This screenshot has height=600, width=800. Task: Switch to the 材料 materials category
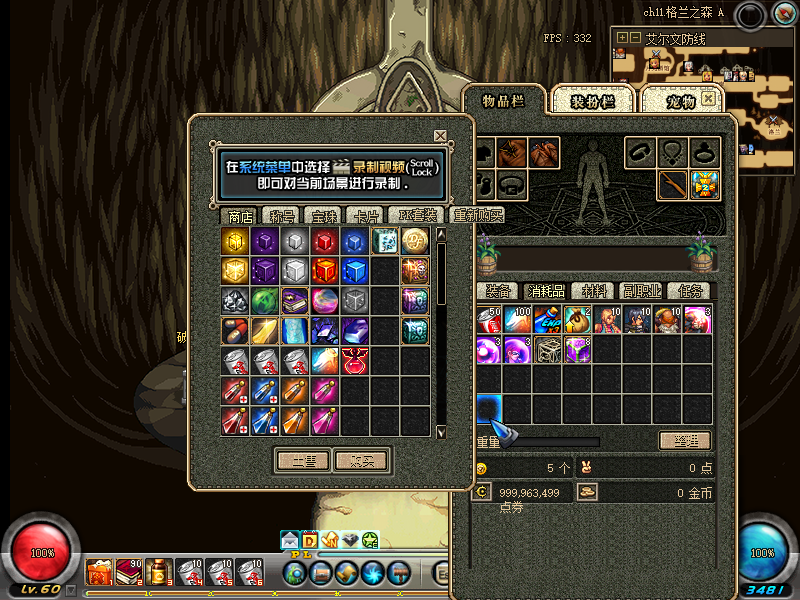click(x=595, y=291)
